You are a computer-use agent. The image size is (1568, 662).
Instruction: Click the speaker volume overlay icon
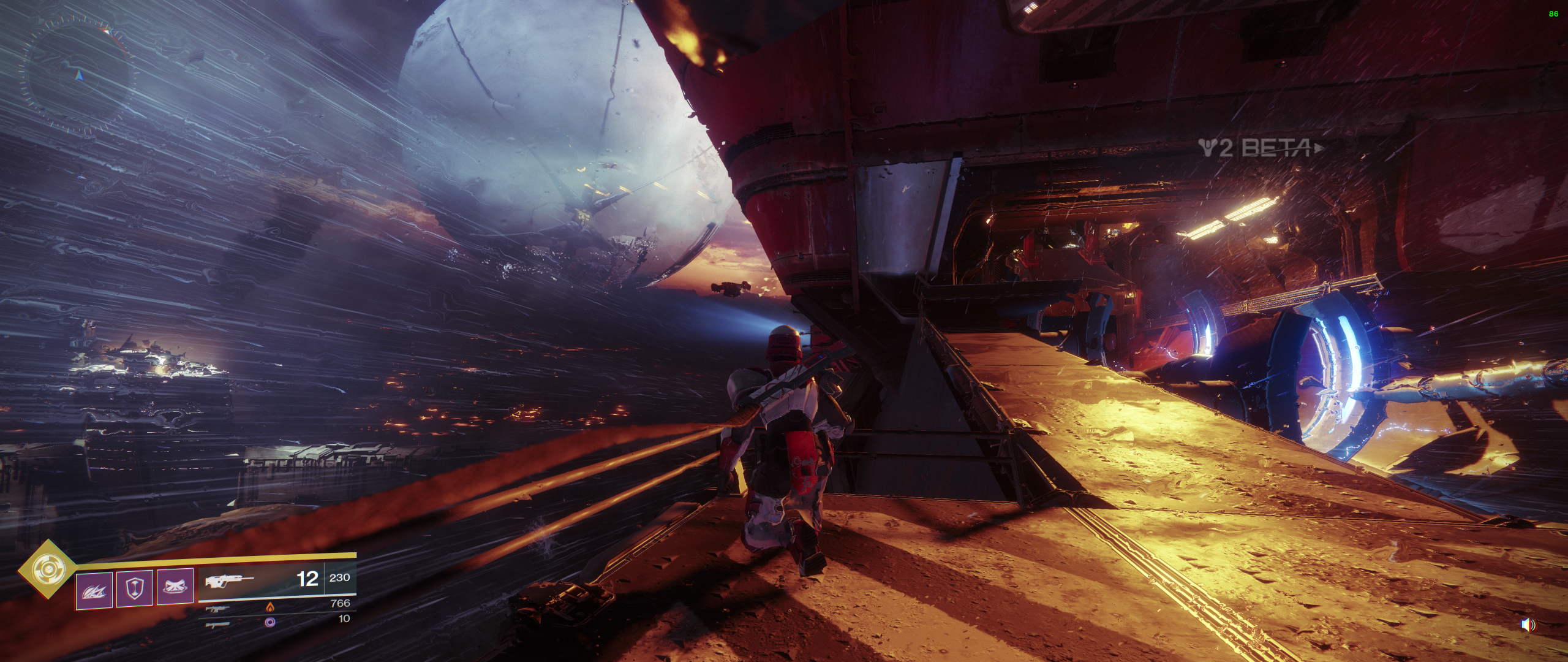click(x=1528, y=625)
